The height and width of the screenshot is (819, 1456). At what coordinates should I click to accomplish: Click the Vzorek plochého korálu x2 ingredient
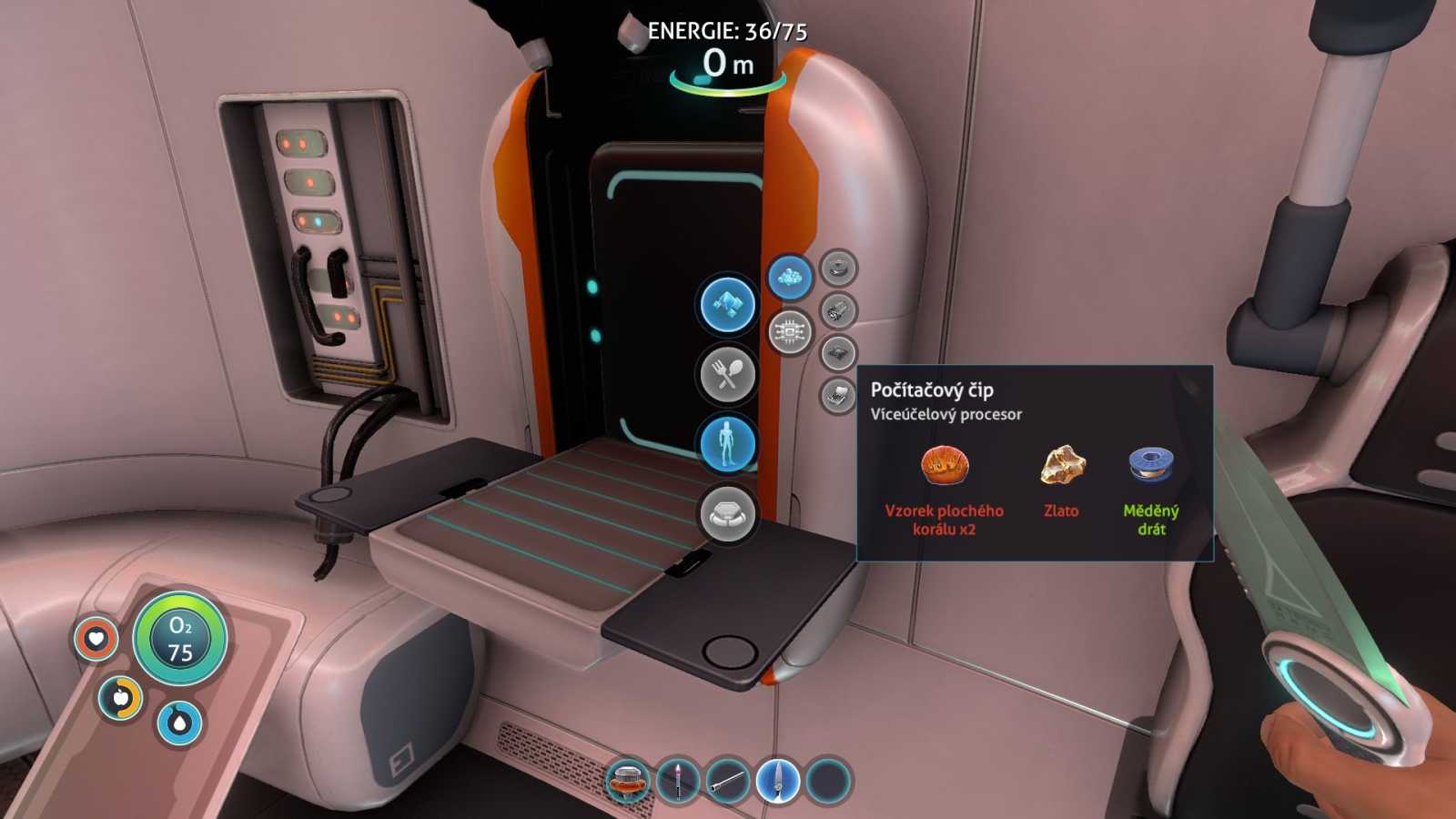(x=946, y=466)
